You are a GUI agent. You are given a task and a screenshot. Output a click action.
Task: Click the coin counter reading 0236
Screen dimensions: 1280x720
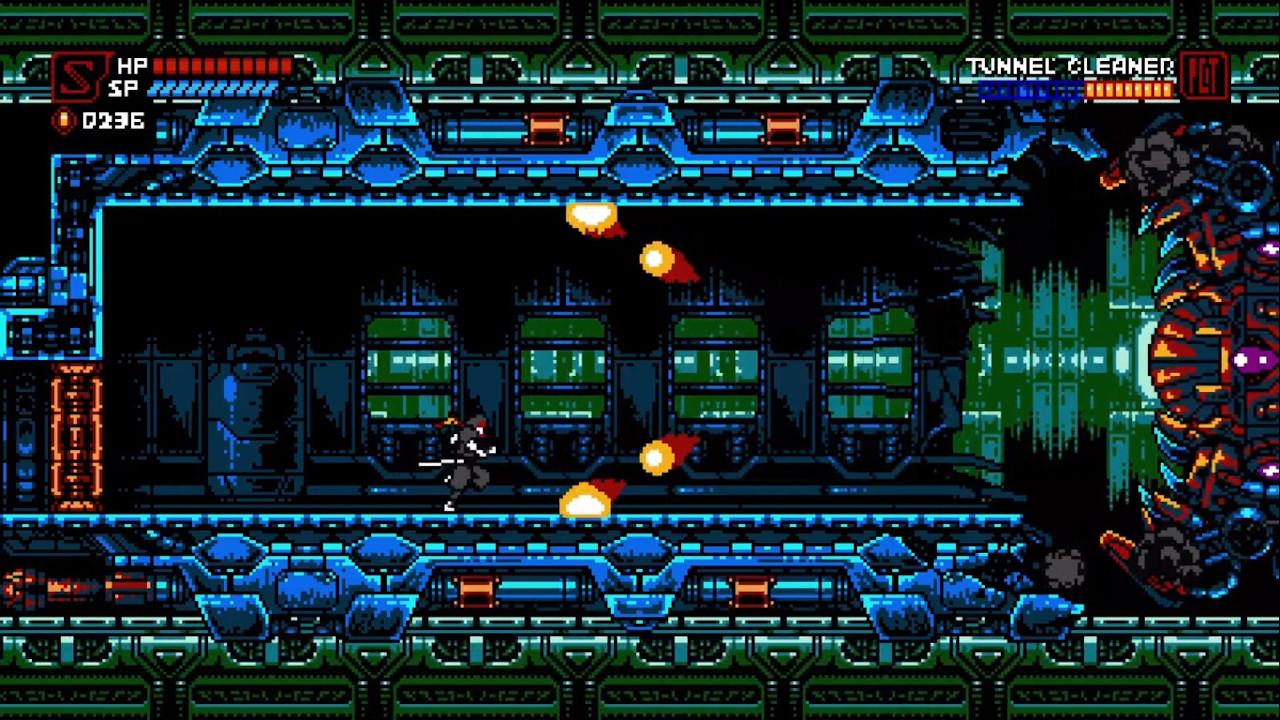[112, 121]
